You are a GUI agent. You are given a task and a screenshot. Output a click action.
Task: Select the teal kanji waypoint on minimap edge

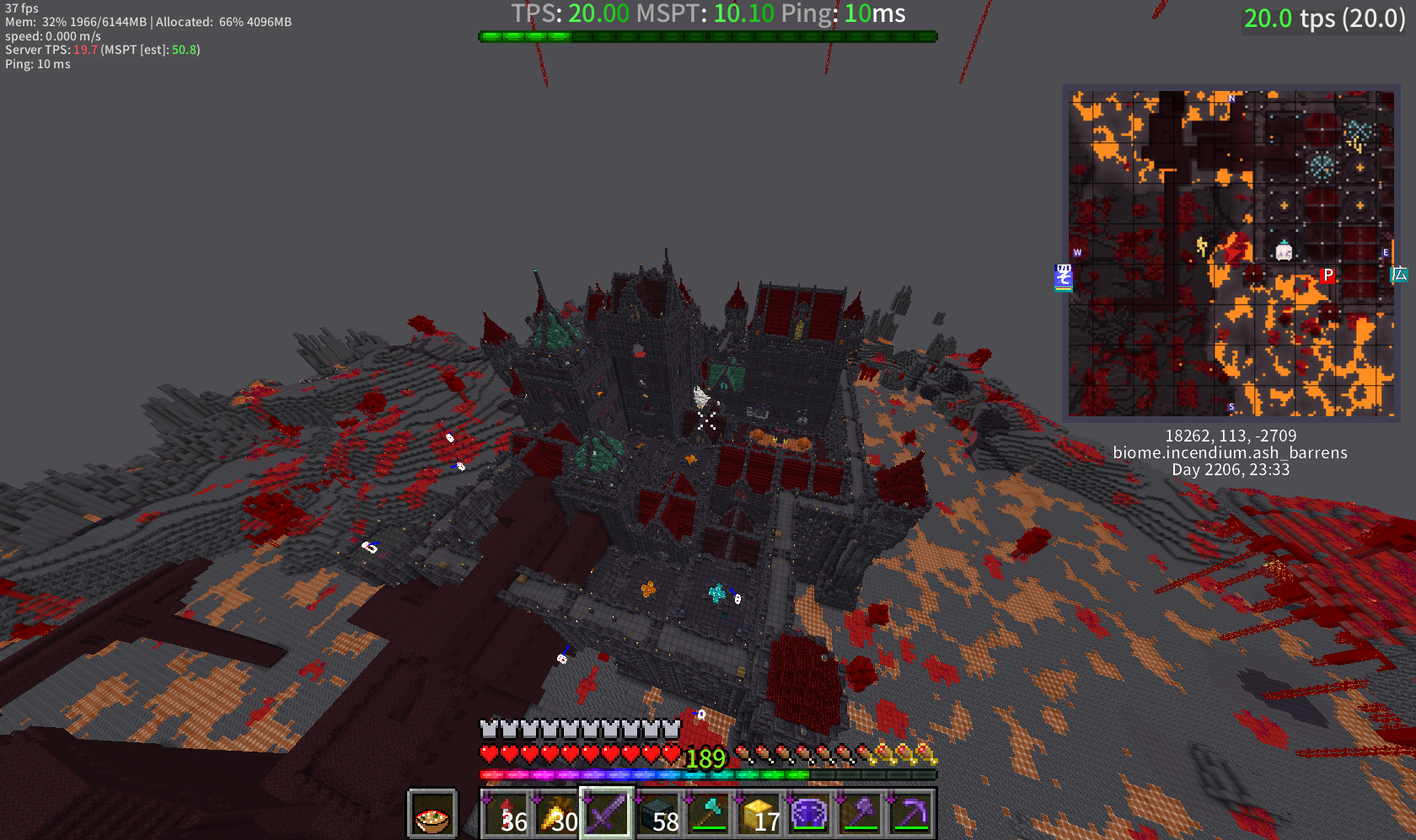pyautogui.click(x=1399, y=274)
